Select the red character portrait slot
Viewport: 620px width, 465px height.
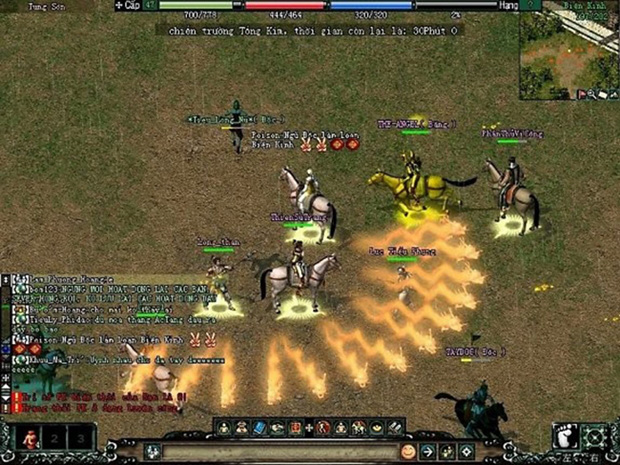[x=30, y=438]
